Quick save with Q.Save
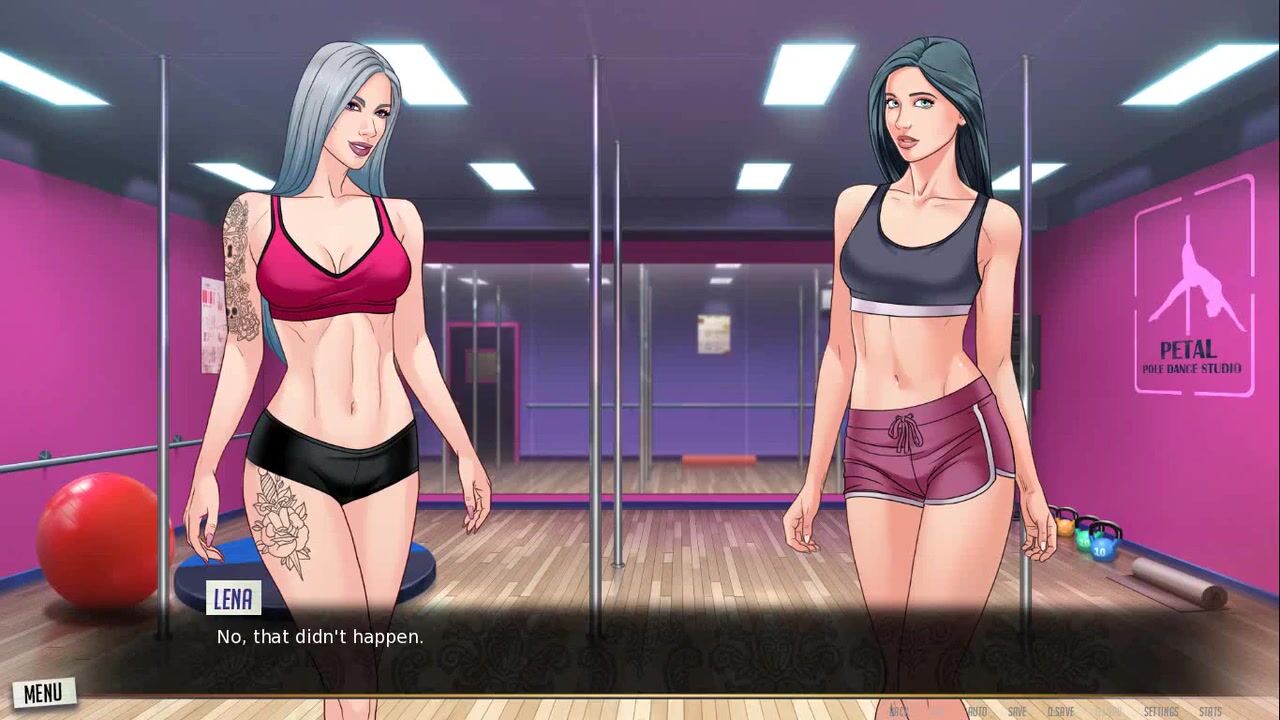Viewport: 1280px width, 720px height. point(1060,711)
